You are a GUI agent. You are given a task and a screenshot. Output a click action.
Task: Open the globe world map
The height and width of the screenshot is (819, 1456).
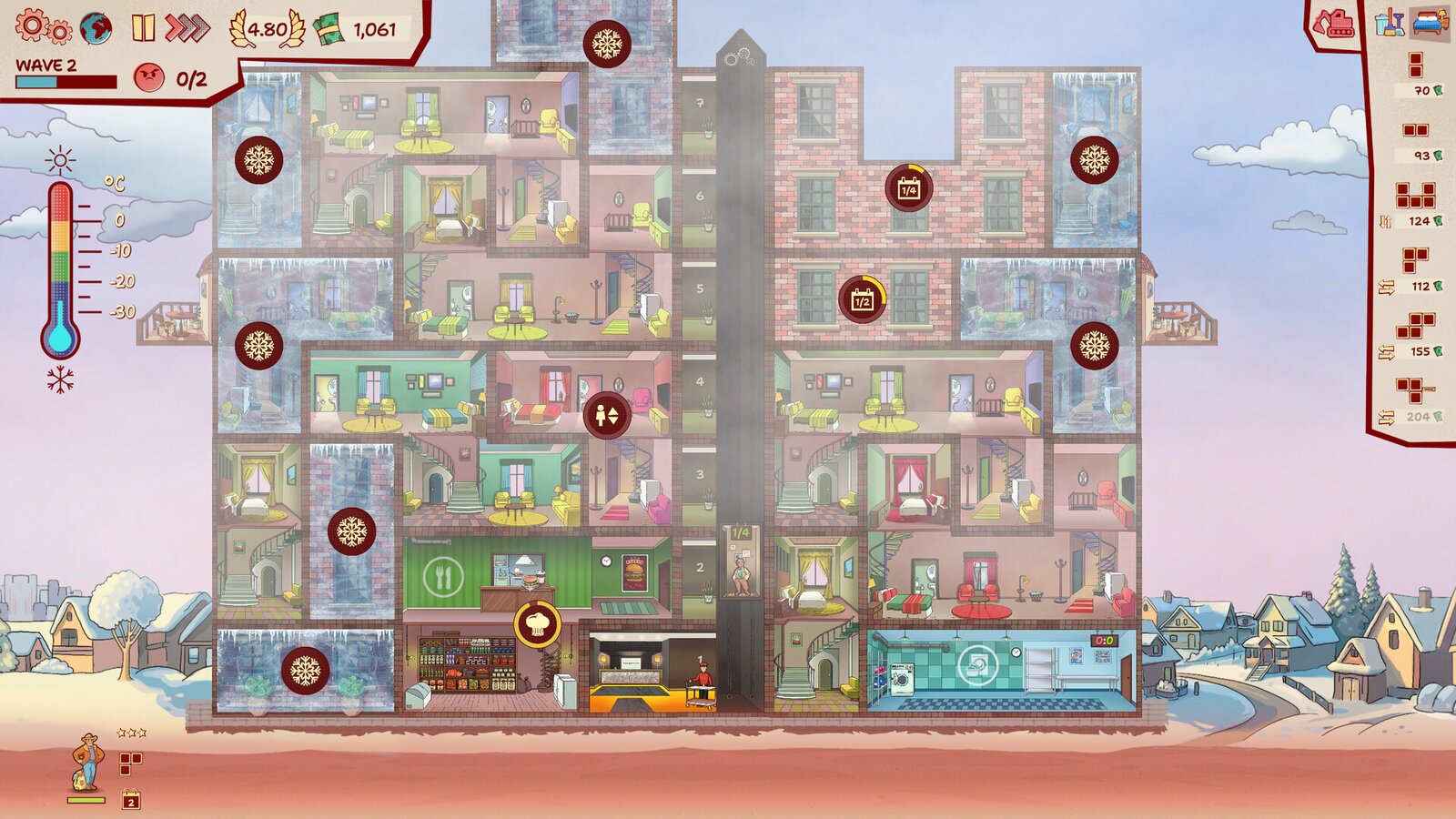pyautogui.click(x=96, y=28)
